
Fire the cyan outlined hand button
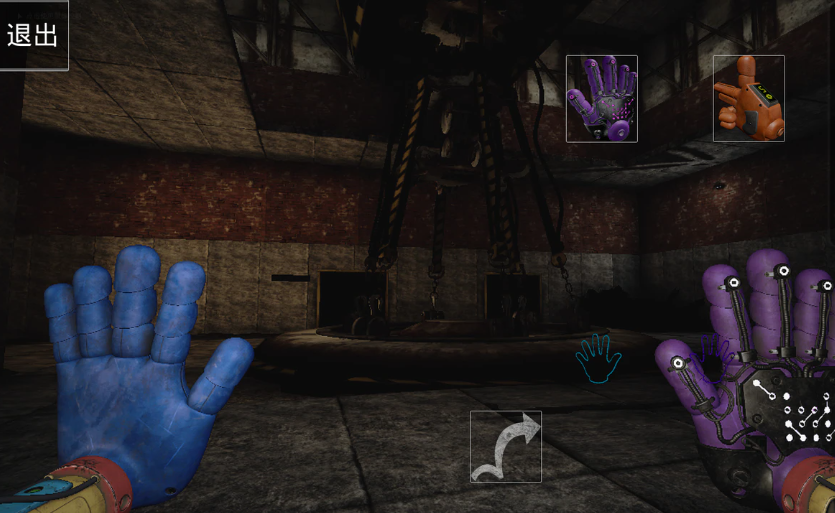(x=598, y=358)
